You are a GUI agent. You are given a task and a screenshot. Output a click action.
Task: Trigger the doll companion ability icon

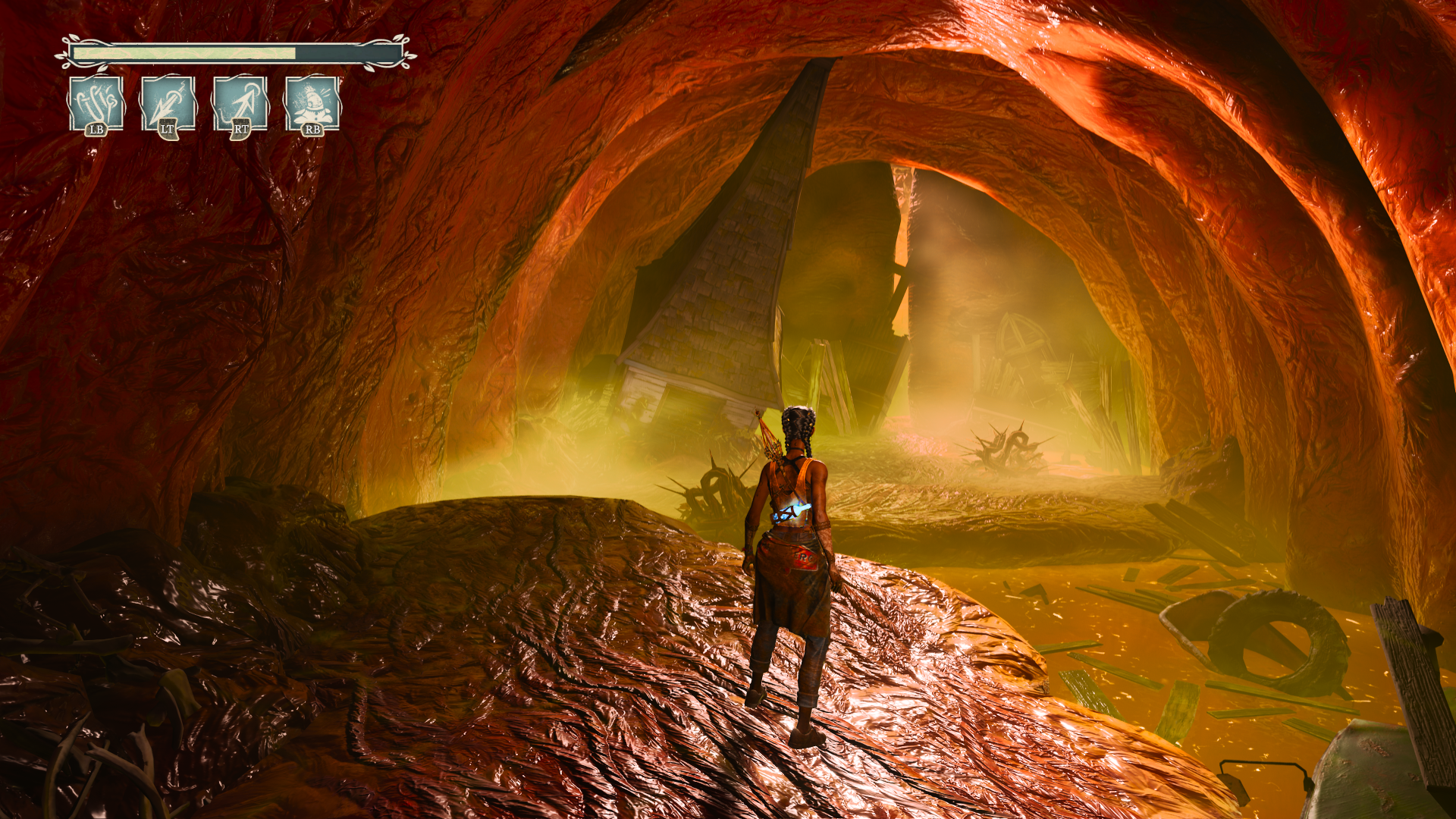point(312,102)
